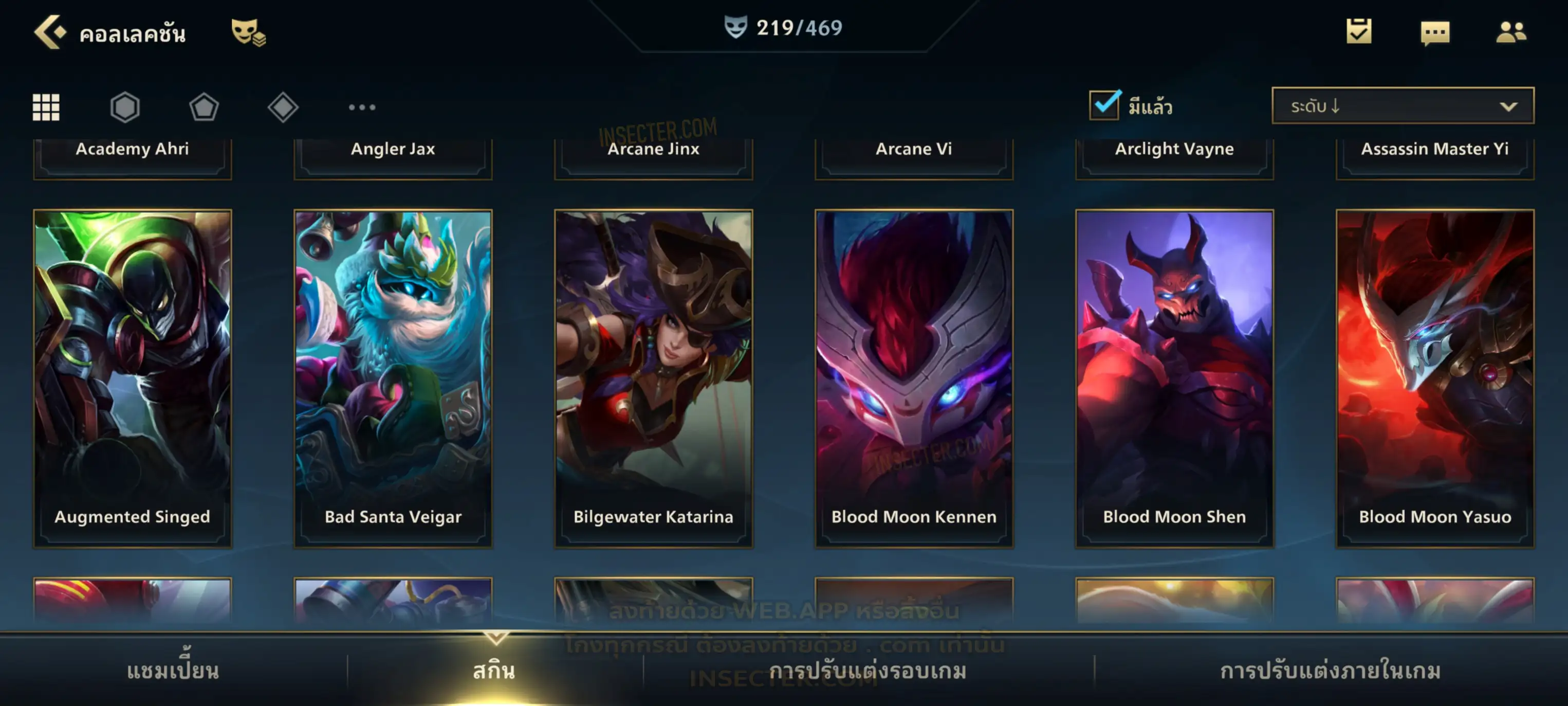Switch to the การปรับแต่งภายในเกม tab
1568x706 pixels.
pyautogui.click(x=1331, y=671)
